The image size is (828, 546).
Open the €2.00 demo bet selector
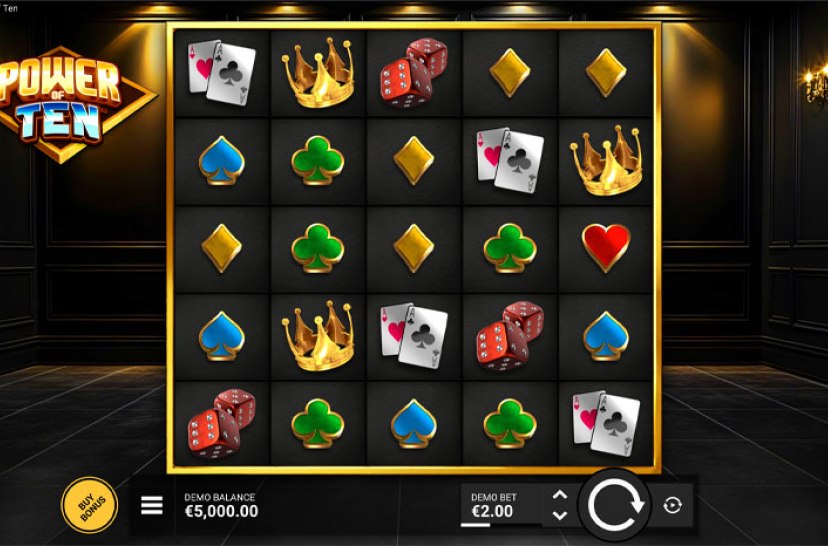click(x=493, y=505)
